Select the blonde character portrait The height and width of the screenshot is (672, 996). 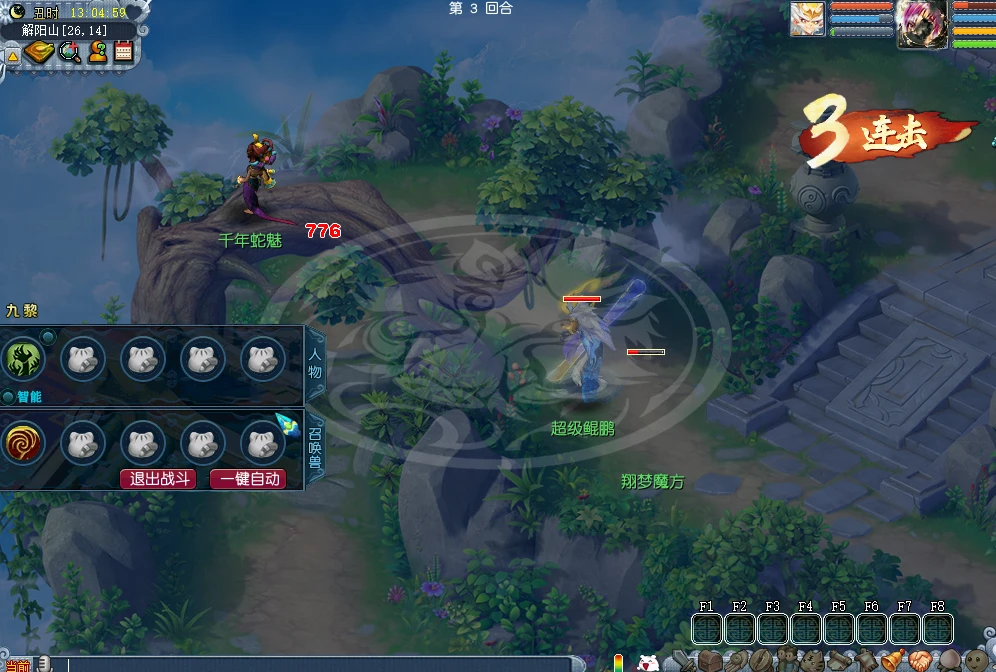(808, 19)
